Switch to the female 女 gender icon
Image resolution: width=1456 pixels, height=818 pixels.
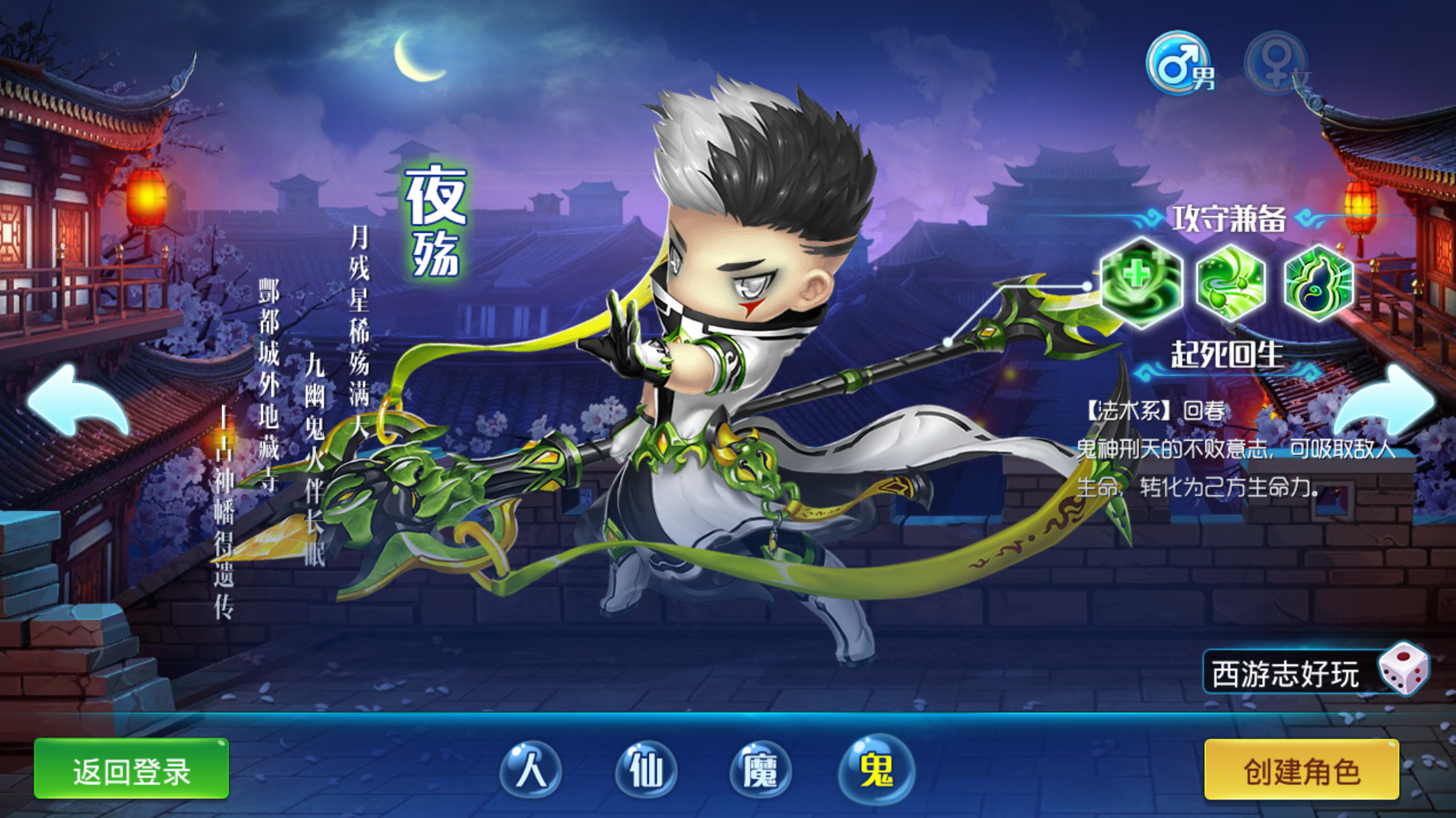[x=1278, y=65]
